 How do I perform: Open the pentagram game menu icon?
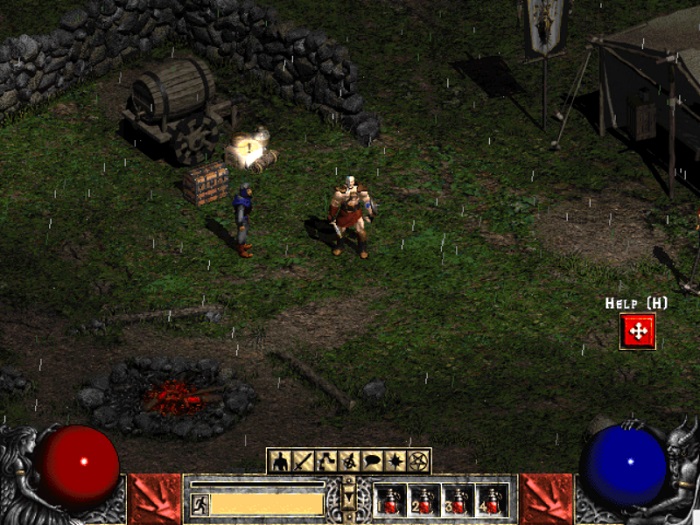pyautogui.click(x=418, y=461)
